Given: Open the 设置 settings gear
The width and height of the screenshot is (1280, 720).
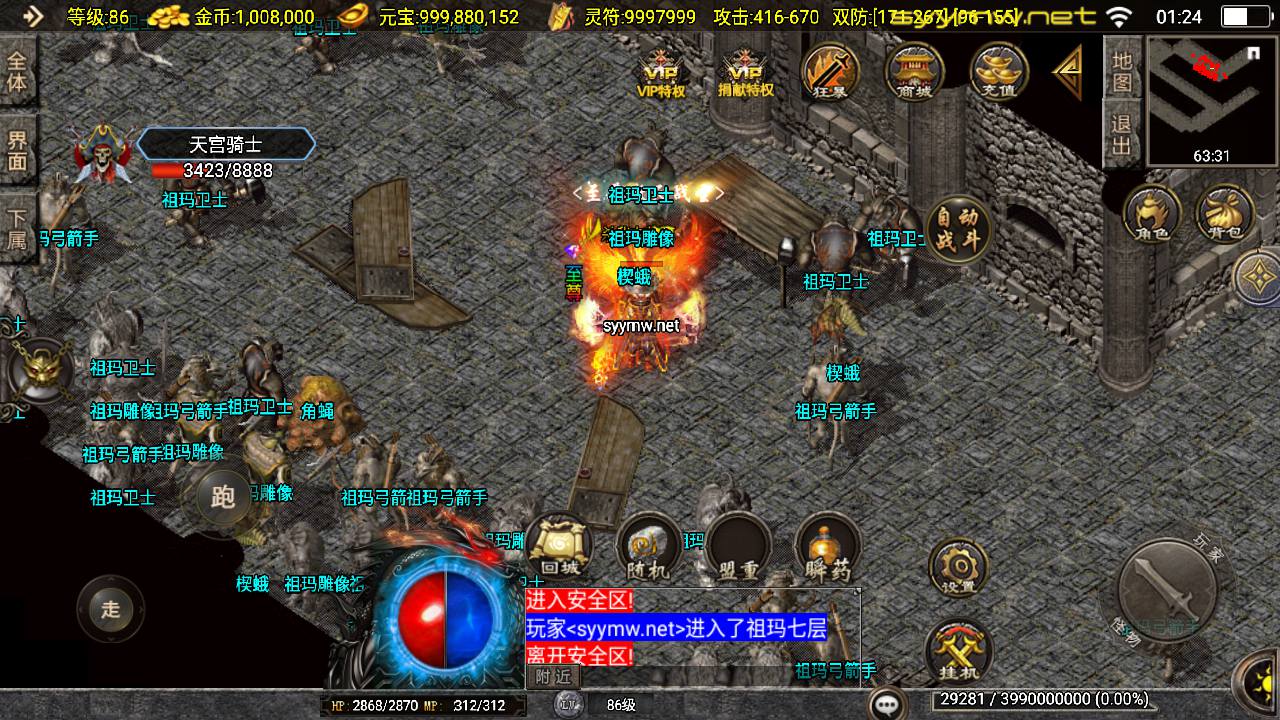Looking at the screenshot, I should click(958, 567).
